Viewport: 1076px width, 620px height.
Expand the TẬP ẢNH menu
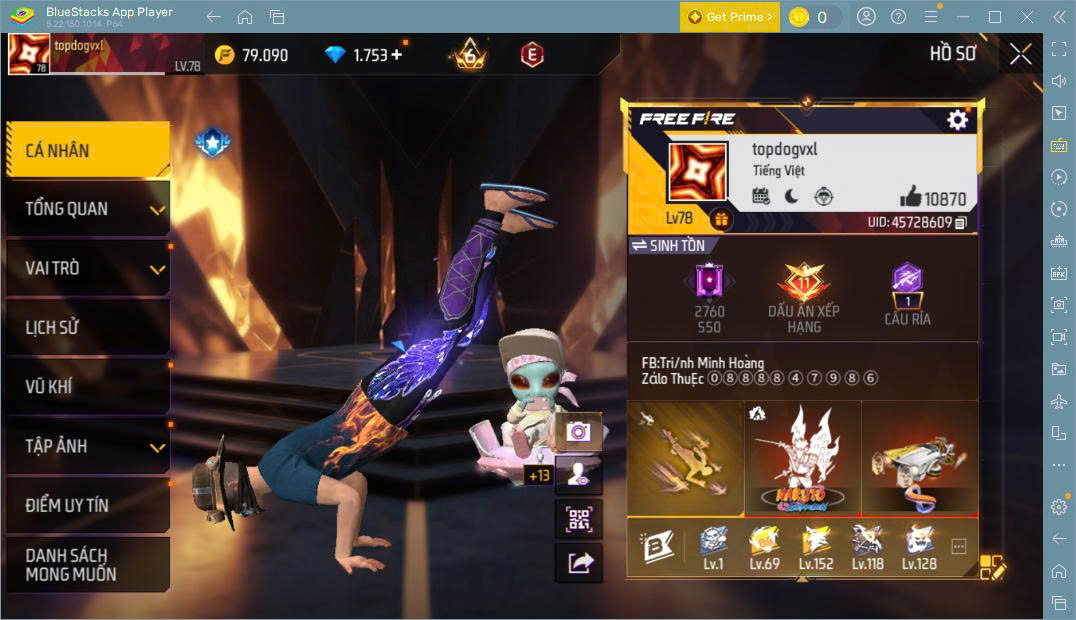(x=87, y=446)
